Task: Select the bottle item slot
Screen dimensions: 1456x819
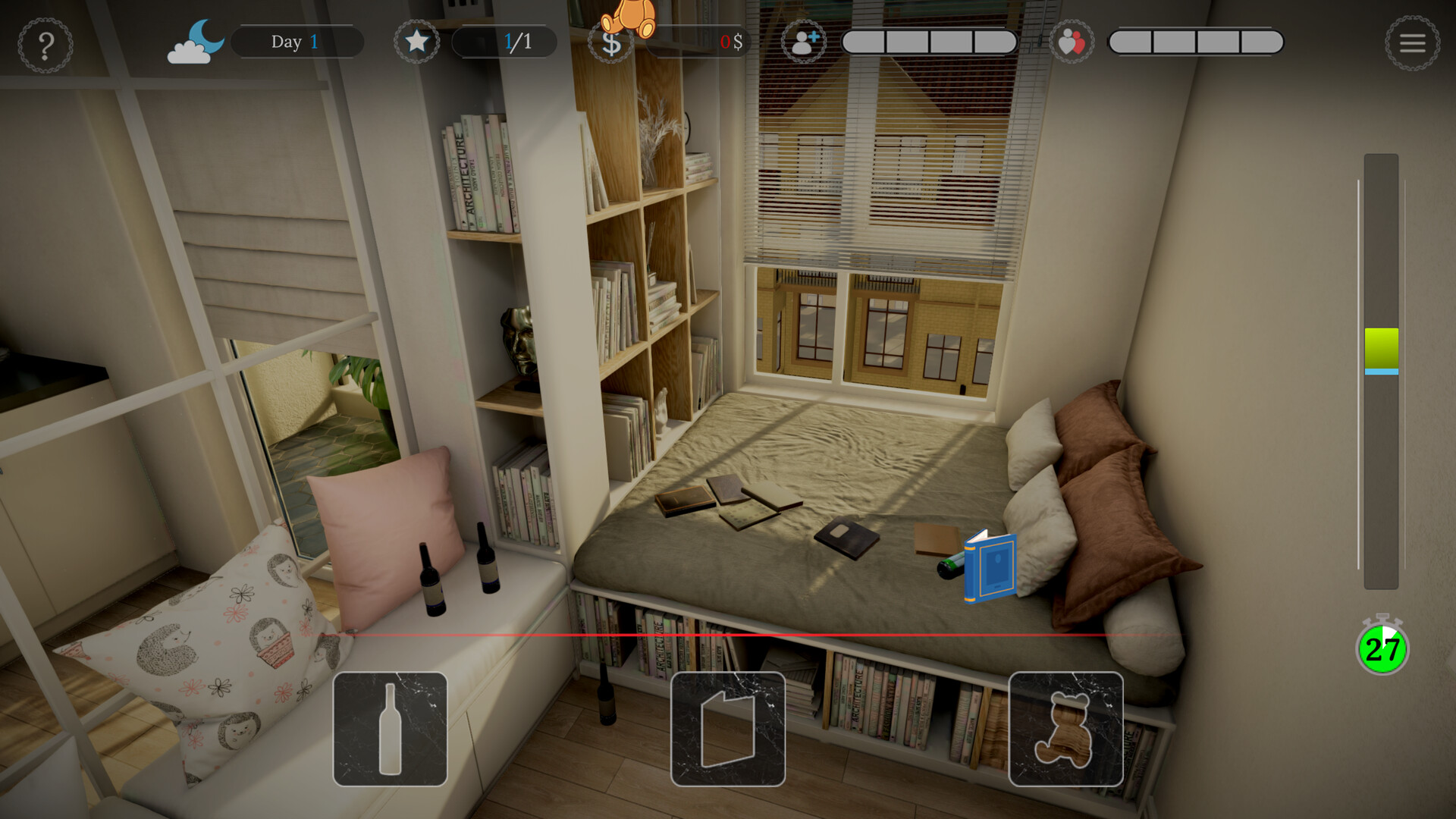Action: [x=391, y=729]
